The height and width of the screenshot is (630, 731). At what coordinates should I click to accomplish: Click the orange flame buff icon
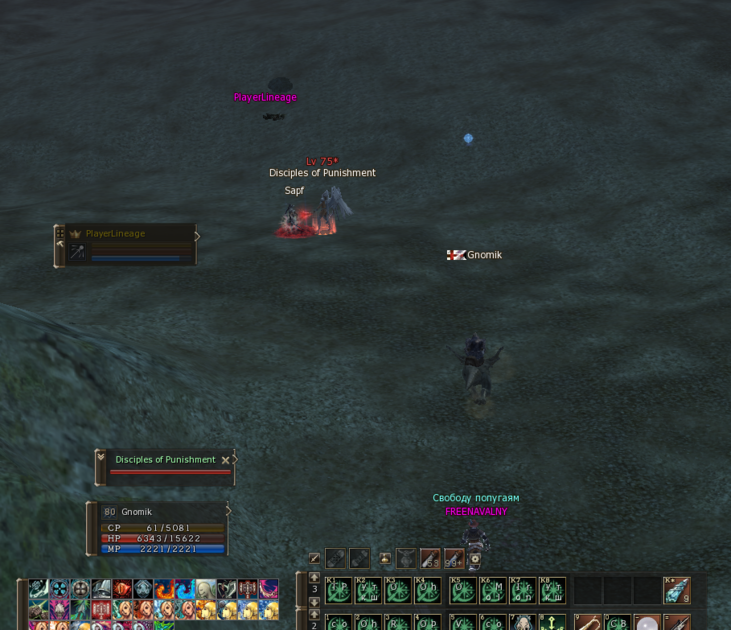point(163,590)
